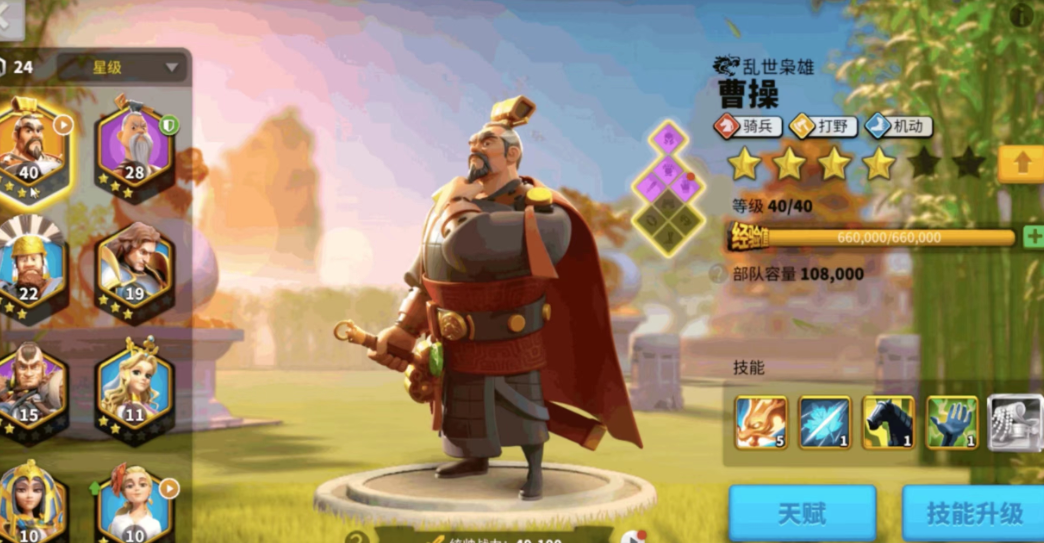This screenshot has width=1044, height=543.
Task: Click the star upgrade arrow button
Action: click(1021, 164)
